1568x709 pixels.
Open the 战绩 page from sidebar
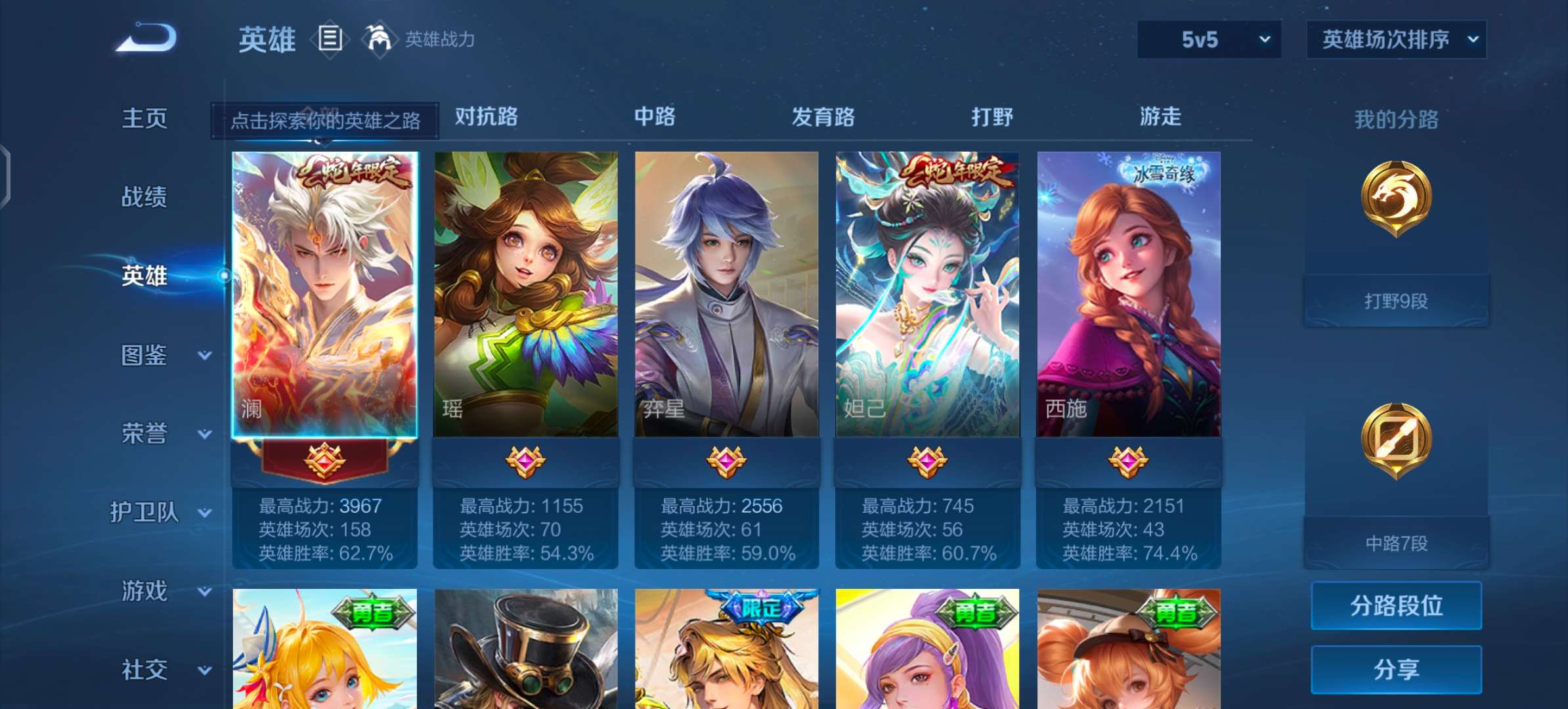pos(145,196)
